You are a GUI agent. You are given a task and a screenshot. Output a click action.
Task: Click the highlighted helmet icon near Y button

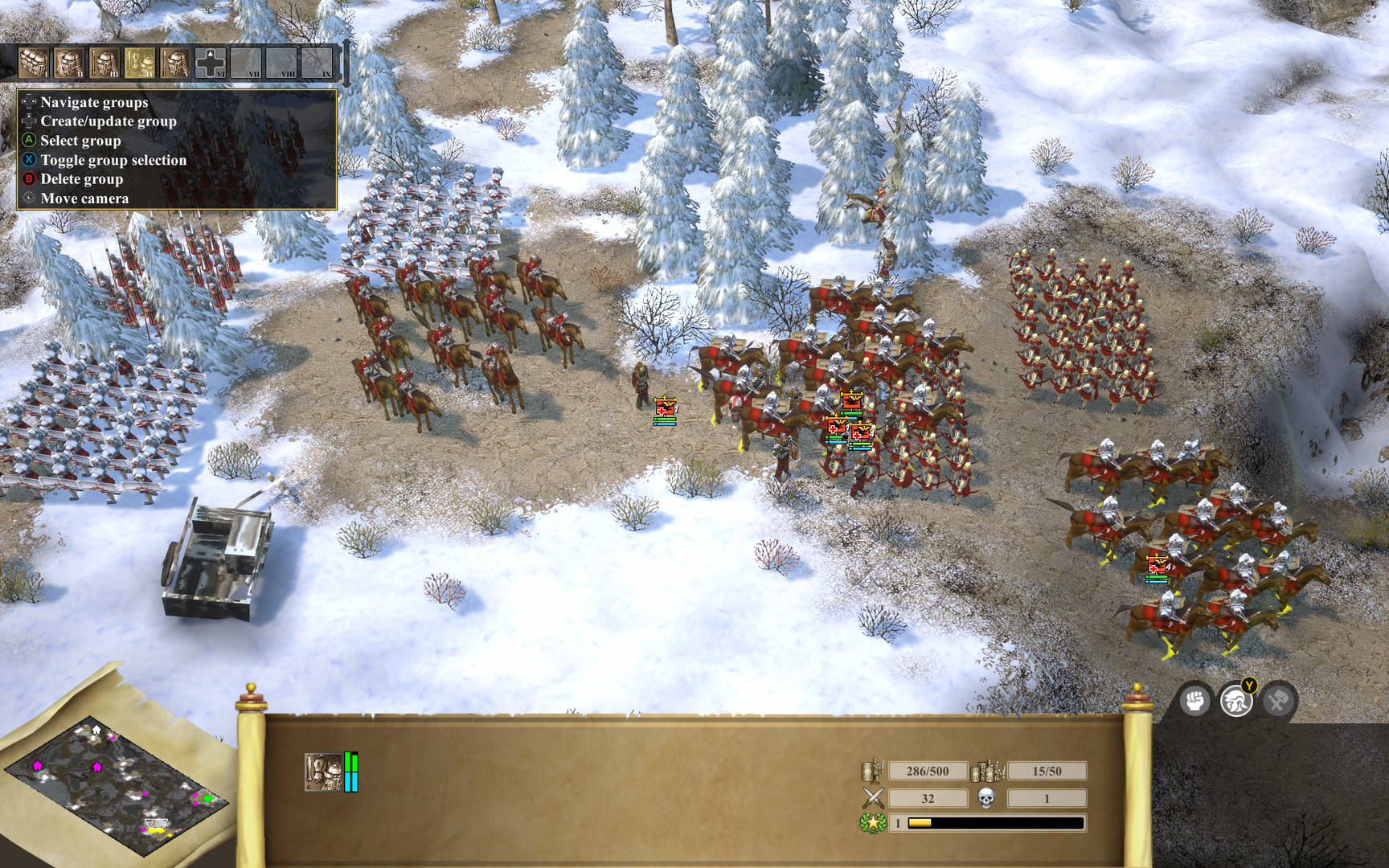[1235, 700]
